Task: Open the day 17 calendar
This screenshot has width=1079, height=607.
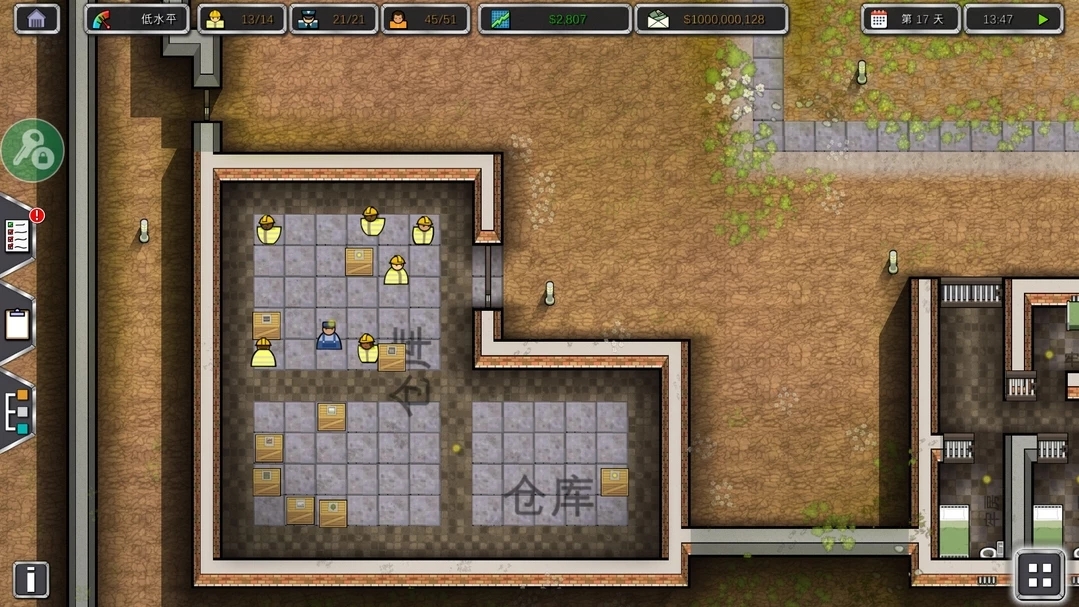Action: pyautogui.click(x=910, y=19)
